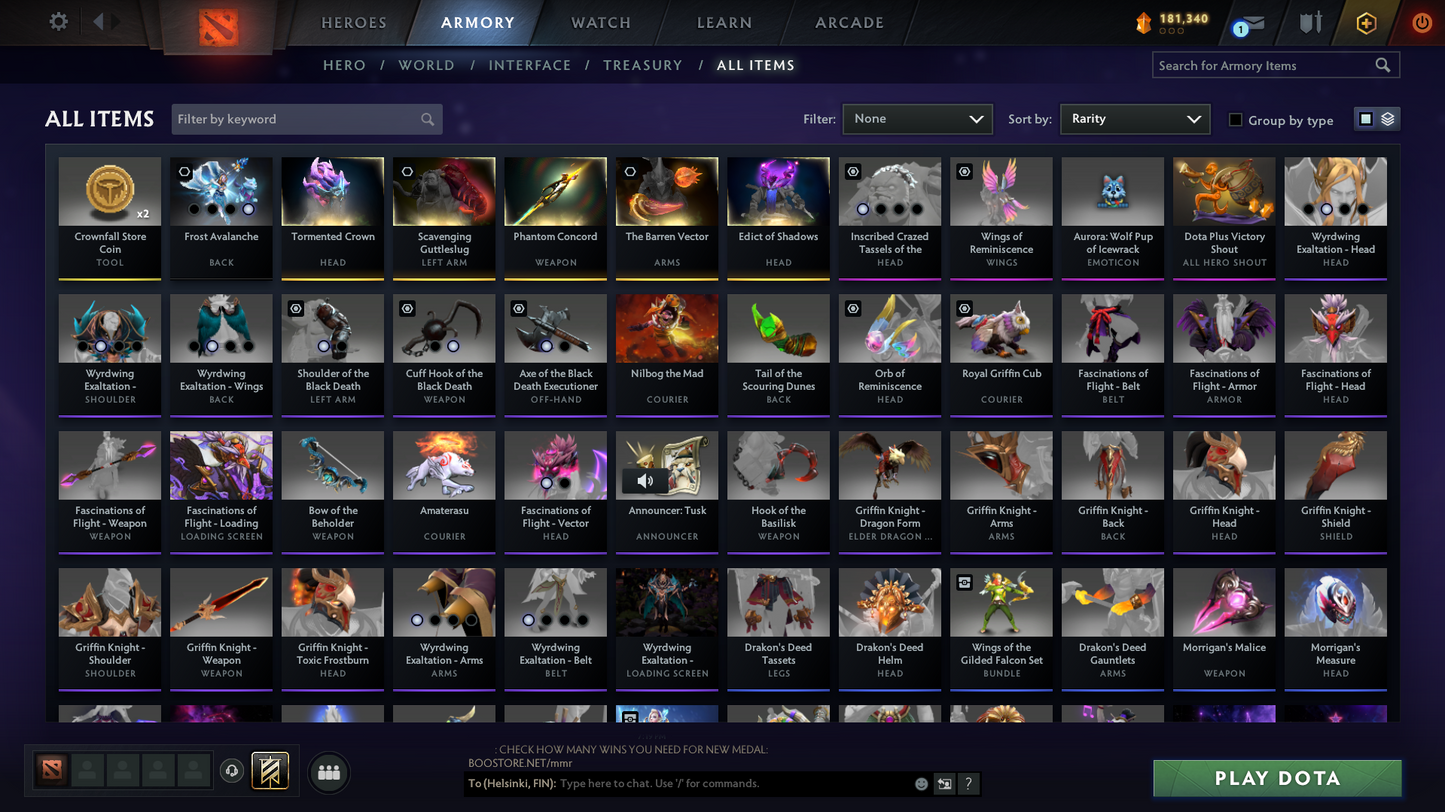
Task: Toggle the grid view display mode
Action: pos(1368,117)
